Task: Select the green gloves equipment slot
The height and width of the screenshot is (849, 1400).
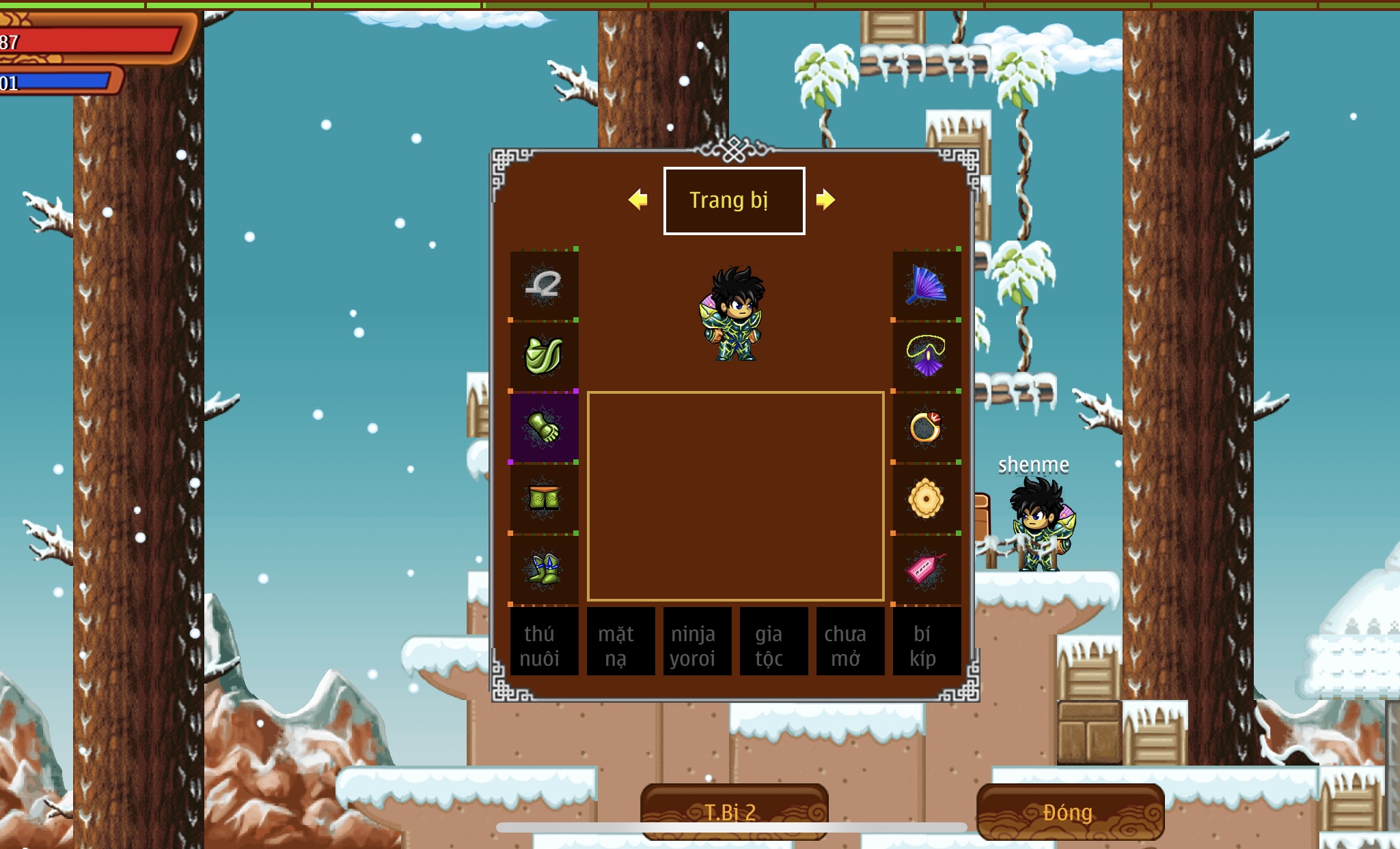Action: 544,427
